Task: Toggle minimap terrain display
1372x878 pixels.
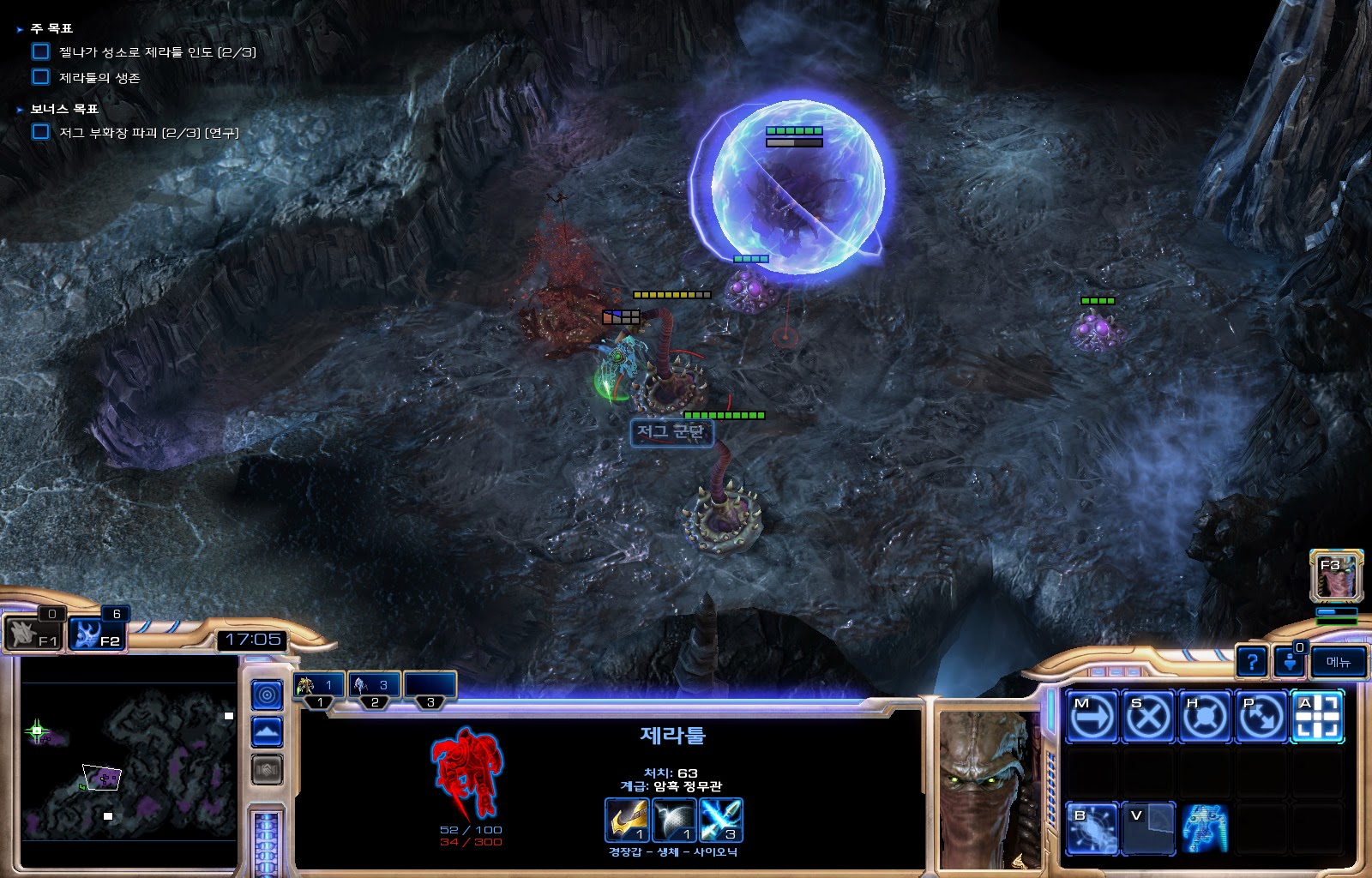Action: pyautogui.click(x=267, y=732)
